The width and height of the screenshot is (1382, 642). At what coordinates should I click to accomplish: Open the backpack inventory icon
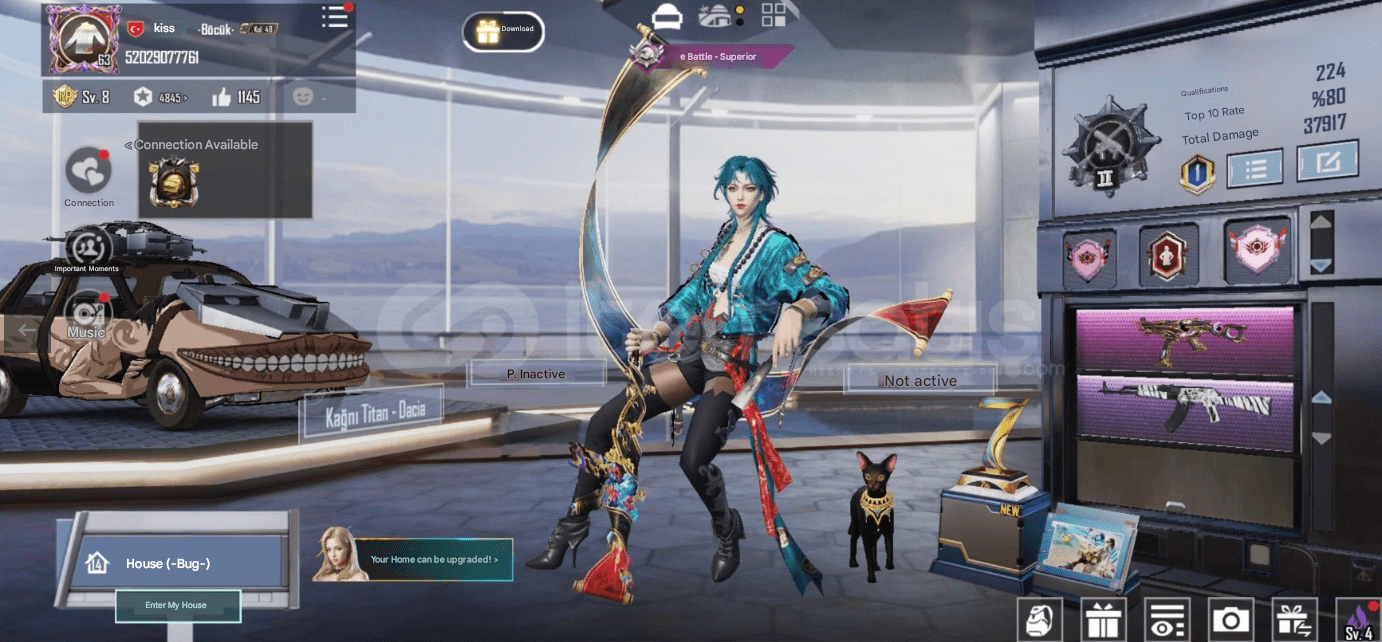(1041, 620)
